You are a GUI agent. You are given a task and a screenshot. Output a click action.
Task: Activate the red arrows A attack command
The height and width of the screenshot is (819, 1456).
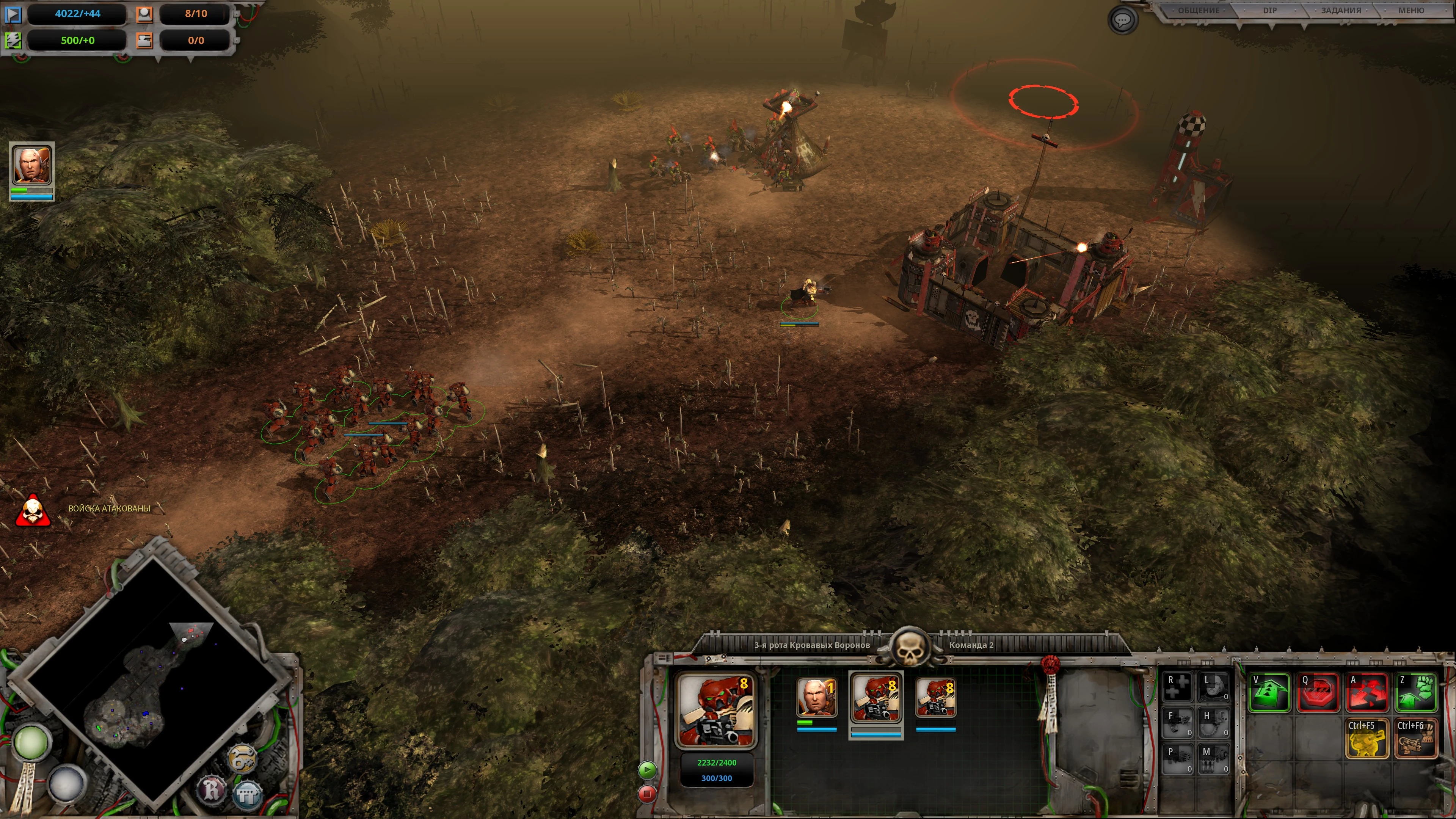(1367, 693)
